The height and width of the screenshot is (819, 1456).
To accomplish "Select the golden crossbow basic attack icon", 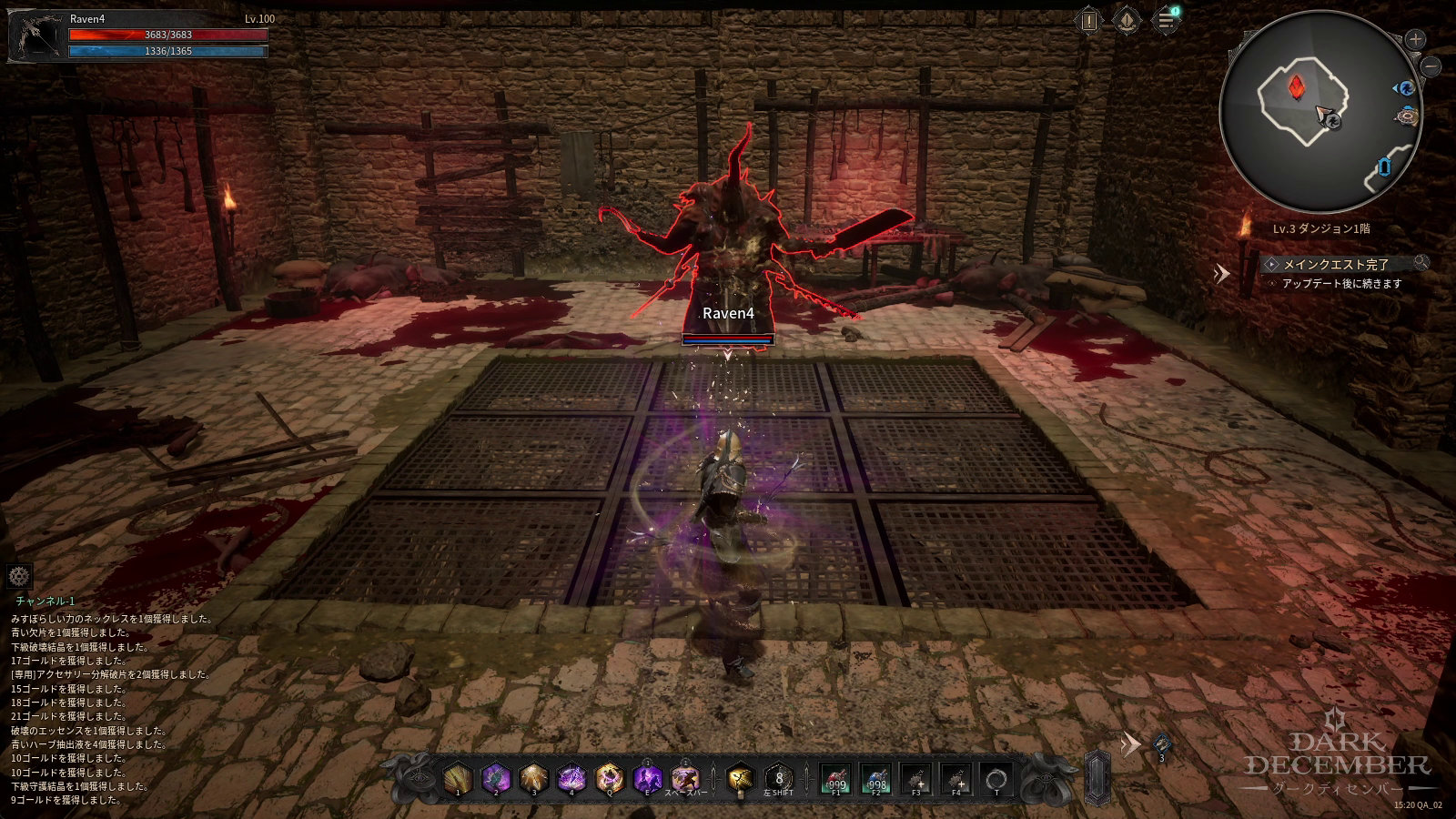I will tap(740, 779).
